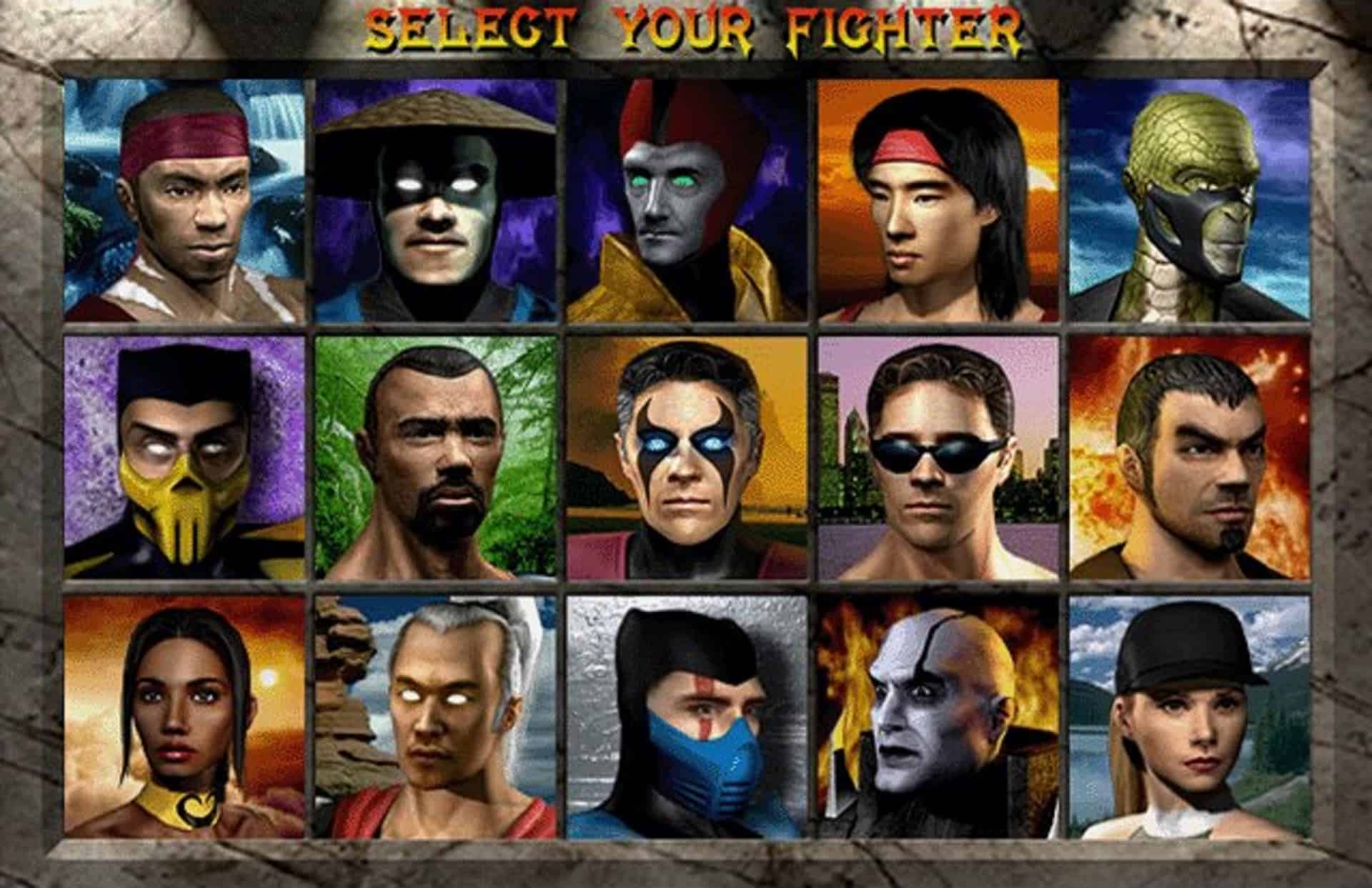The width and height of the screenshot is (1372, 888).
Task: Pick Jax with the beard
Action: click(x=436, y=465)
